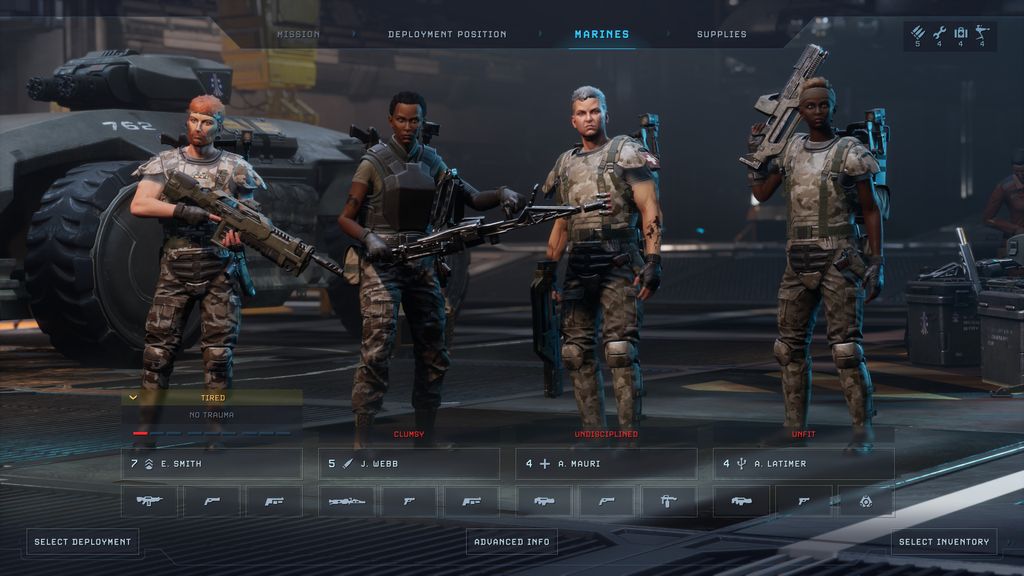Viewport: 1024px width, 576px height.
Task: Open E. Smith's shotgun third weapon slot
Action: coord(274,501)
